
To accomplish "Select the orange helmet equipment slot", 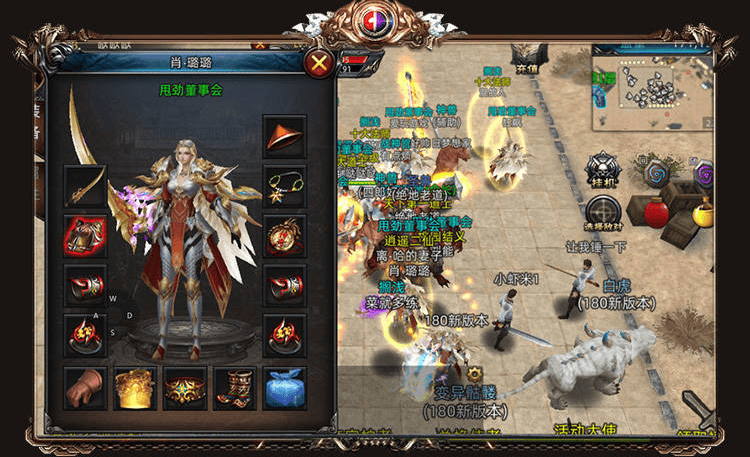I will 284,136.
